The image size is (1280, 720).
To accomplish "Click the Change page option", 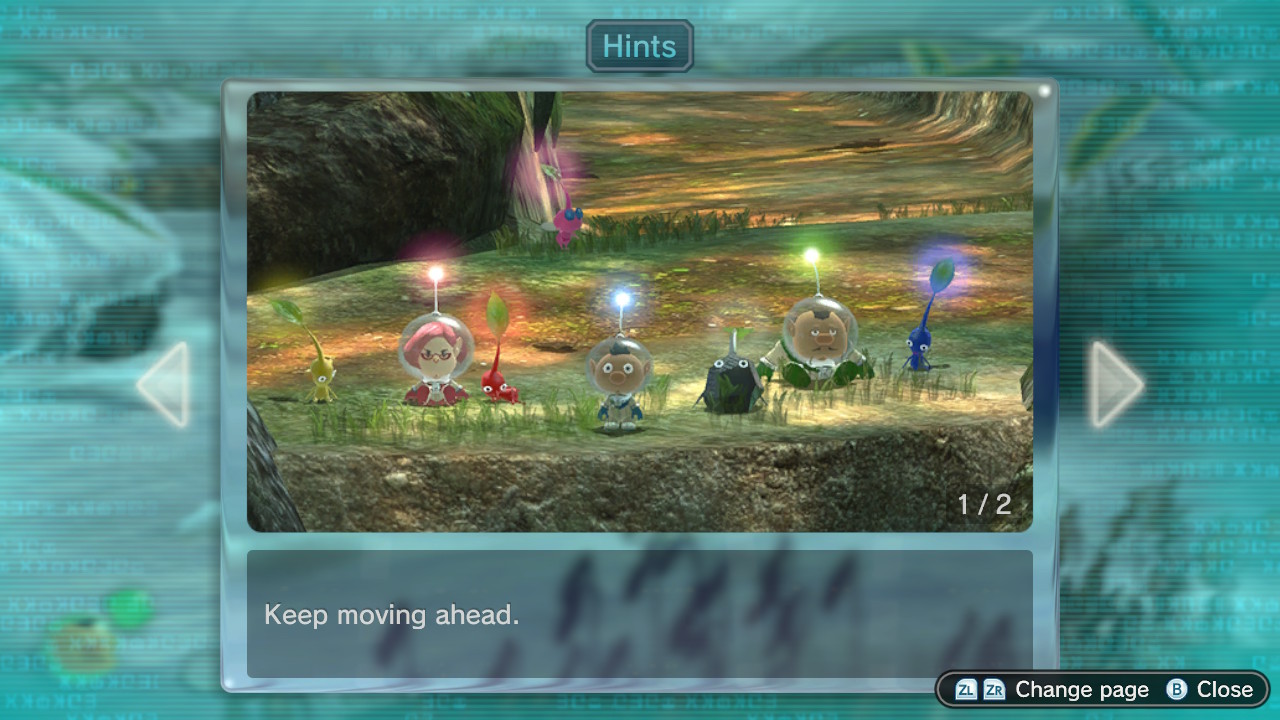I will pyautogui.click(x=1052, y=689).
